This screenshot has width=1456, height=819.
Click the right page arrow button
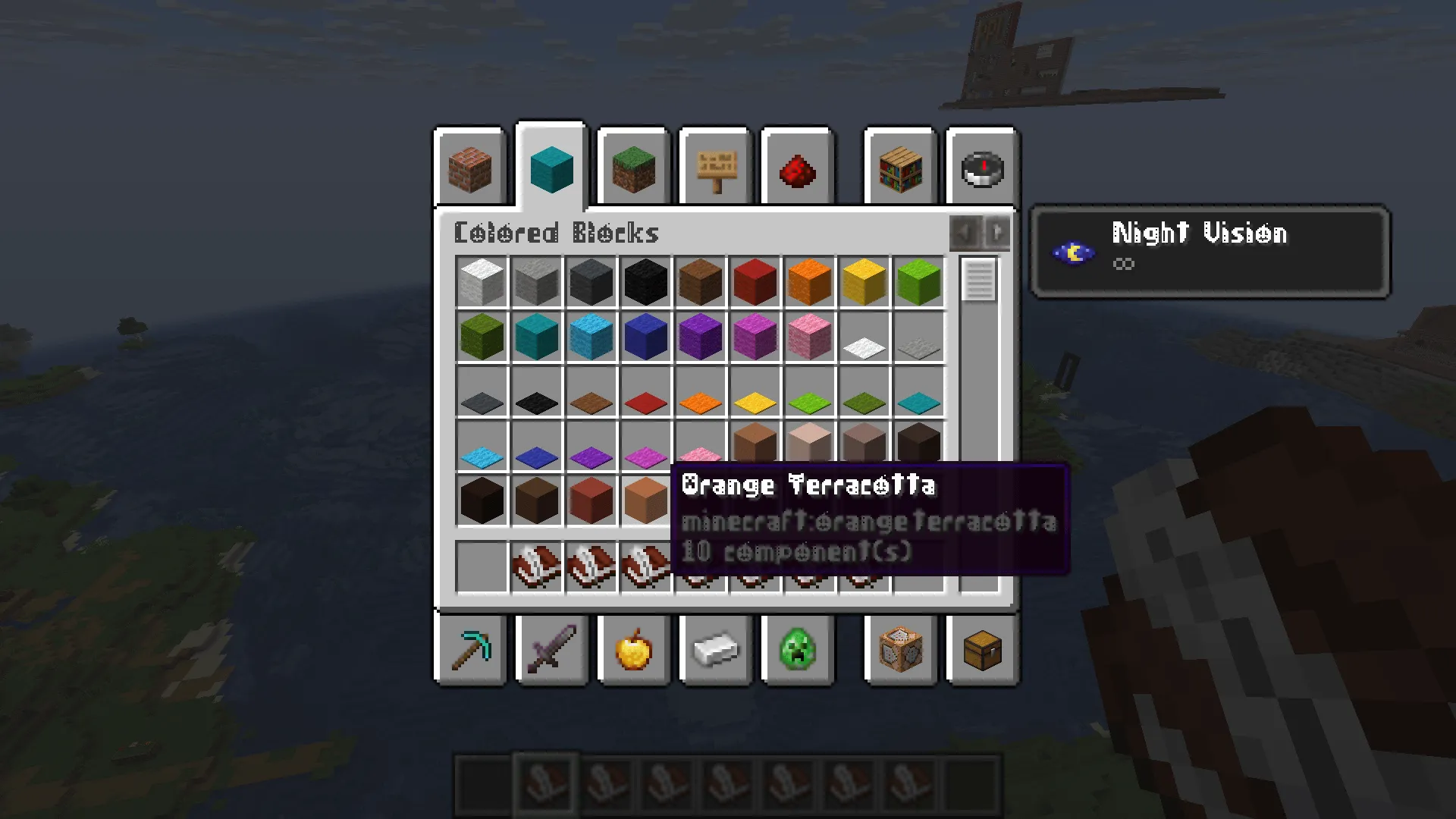998,233
